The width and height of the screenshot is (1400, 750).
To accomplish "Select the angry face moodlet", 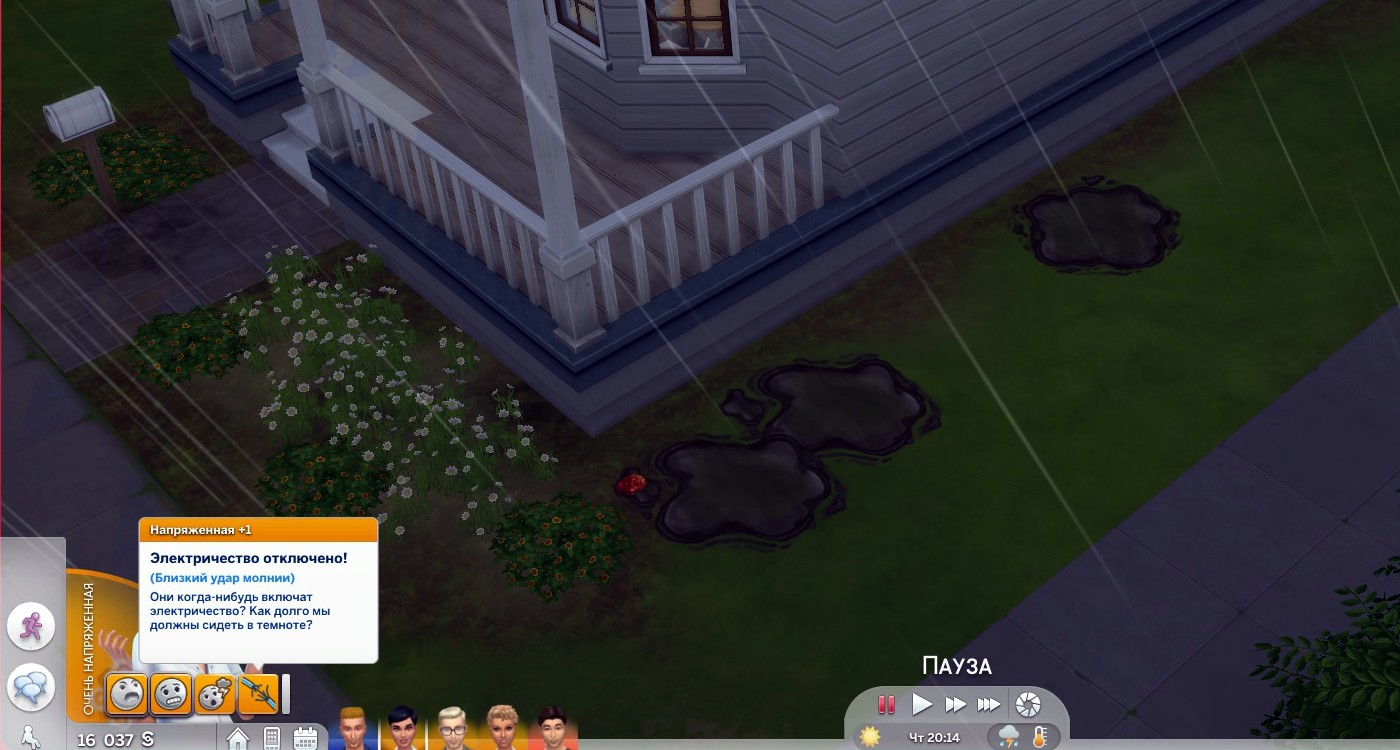I will click(128, 693).
